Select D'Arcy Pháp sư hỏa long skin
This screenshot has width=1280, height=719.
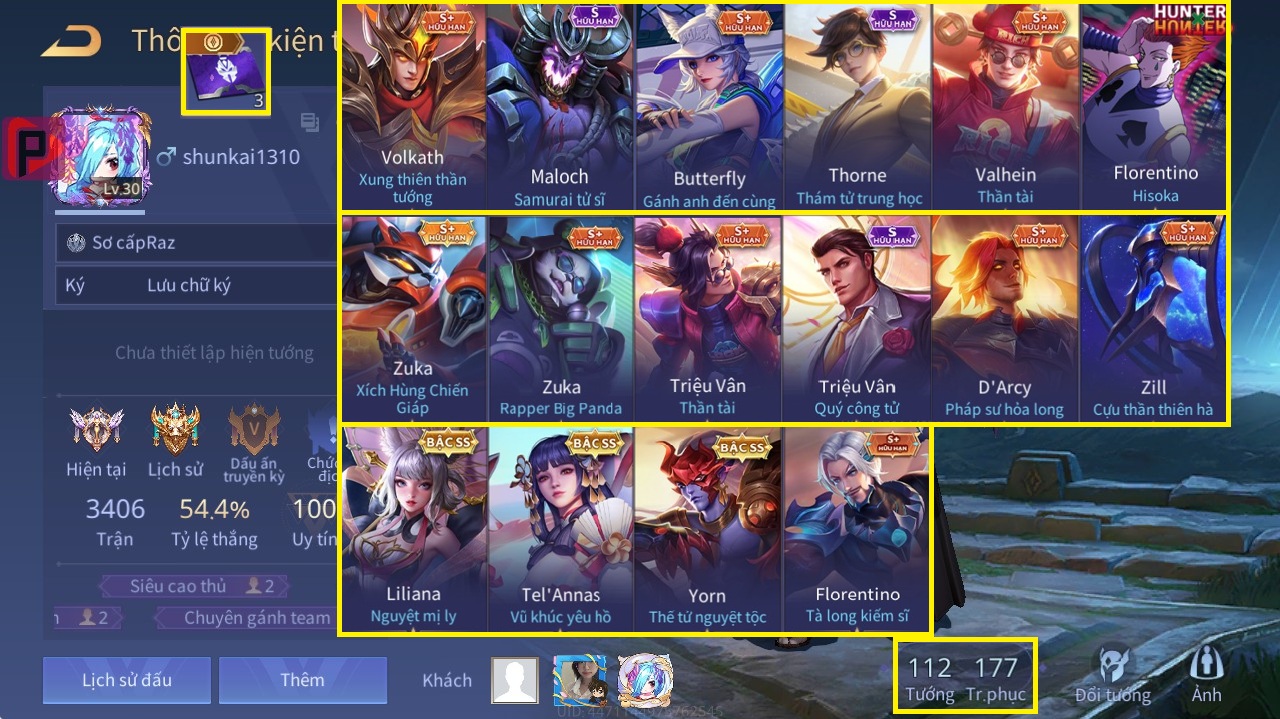coord(1004,318)
